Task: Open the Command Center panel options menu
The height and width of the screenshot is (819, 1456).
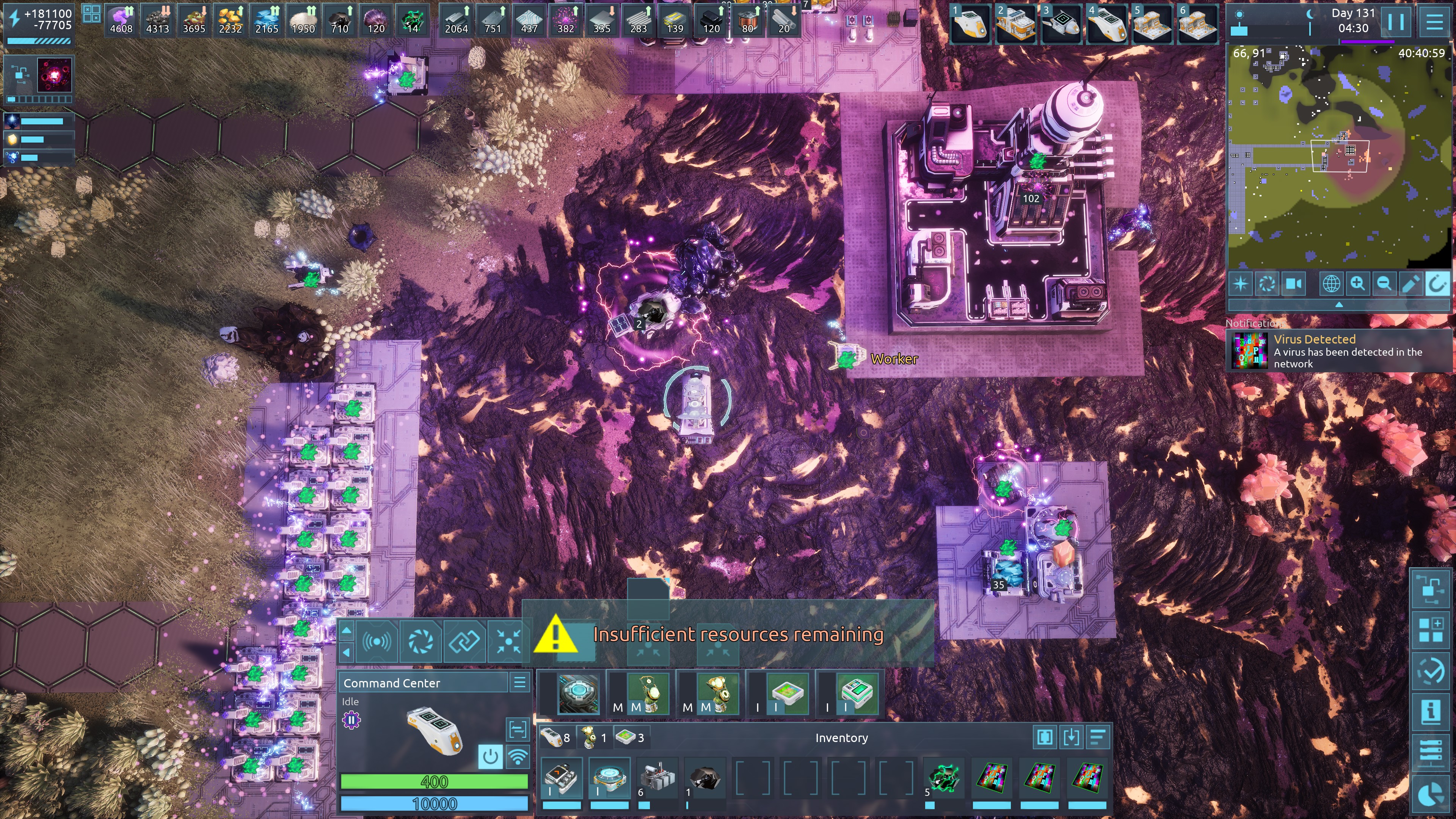Action: coord(519,682)
